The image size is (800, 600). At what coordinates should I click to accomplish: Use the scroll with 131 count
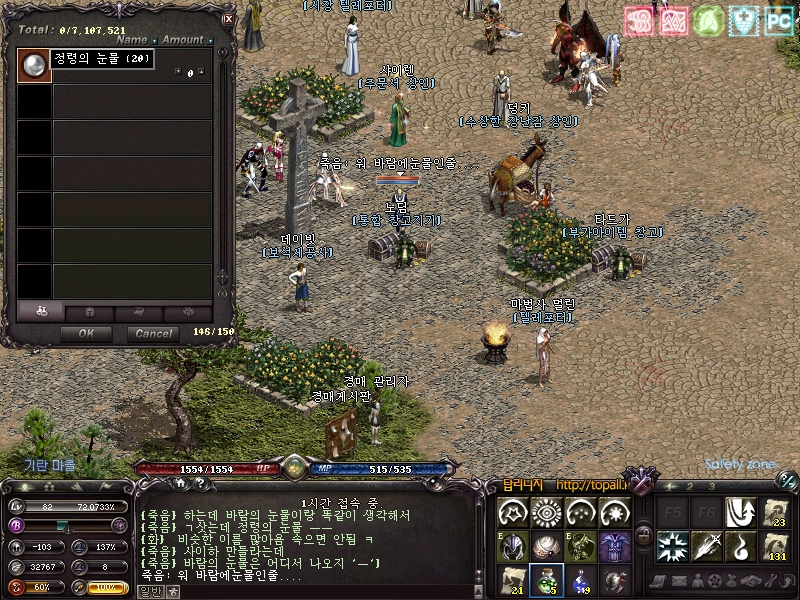(x=775, y=546)
